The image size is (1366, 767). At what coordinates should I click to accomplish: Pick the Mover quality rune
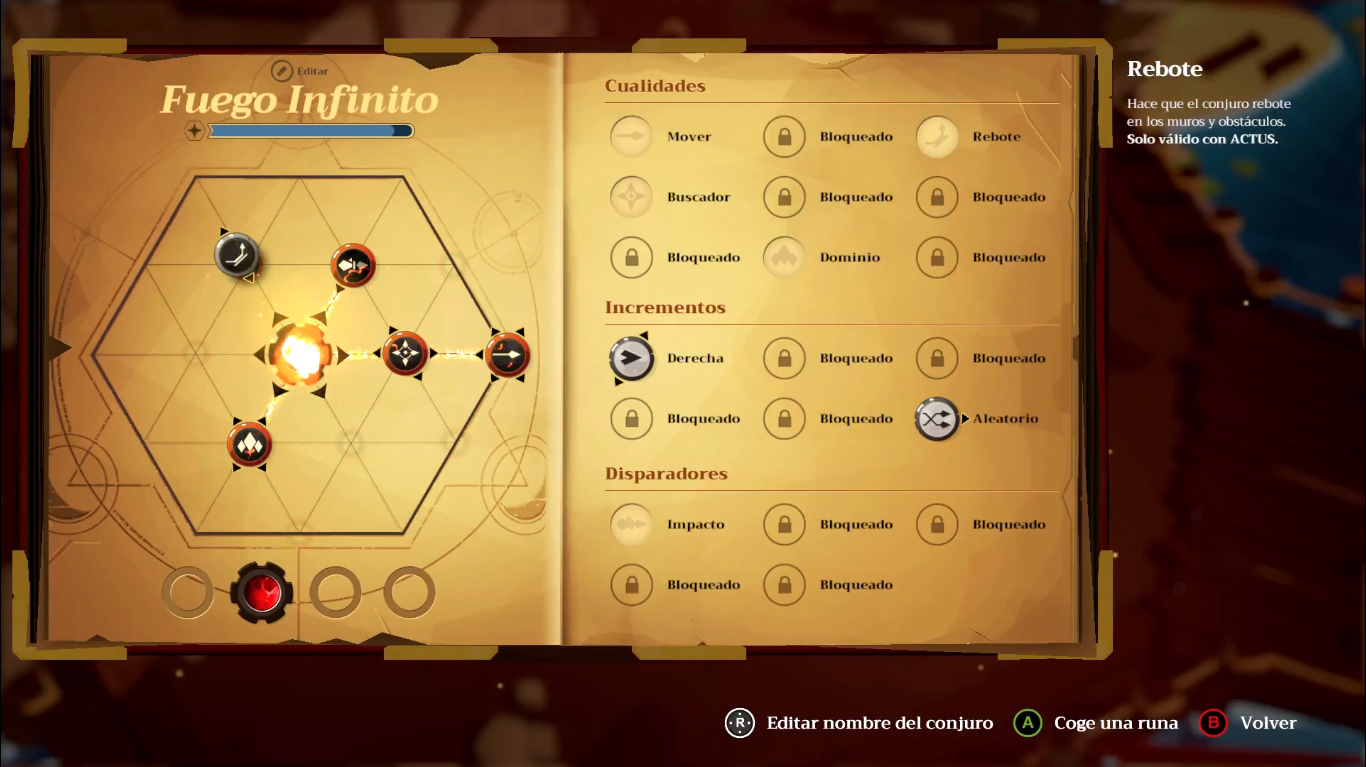632,137
